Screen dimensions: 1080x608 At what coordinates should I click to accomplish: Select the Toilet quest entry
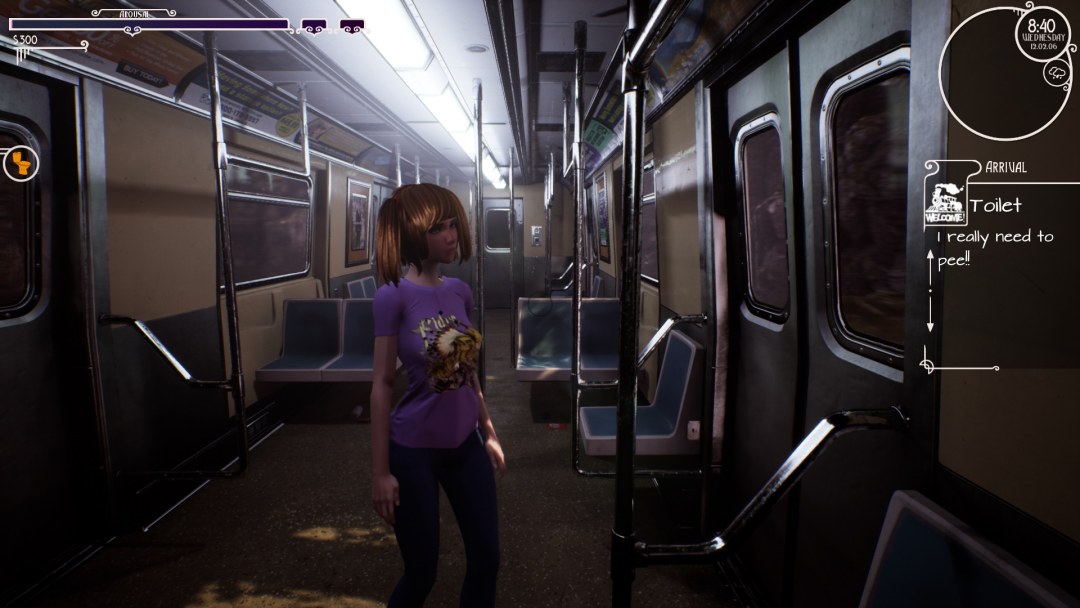[x=996, y=206]
